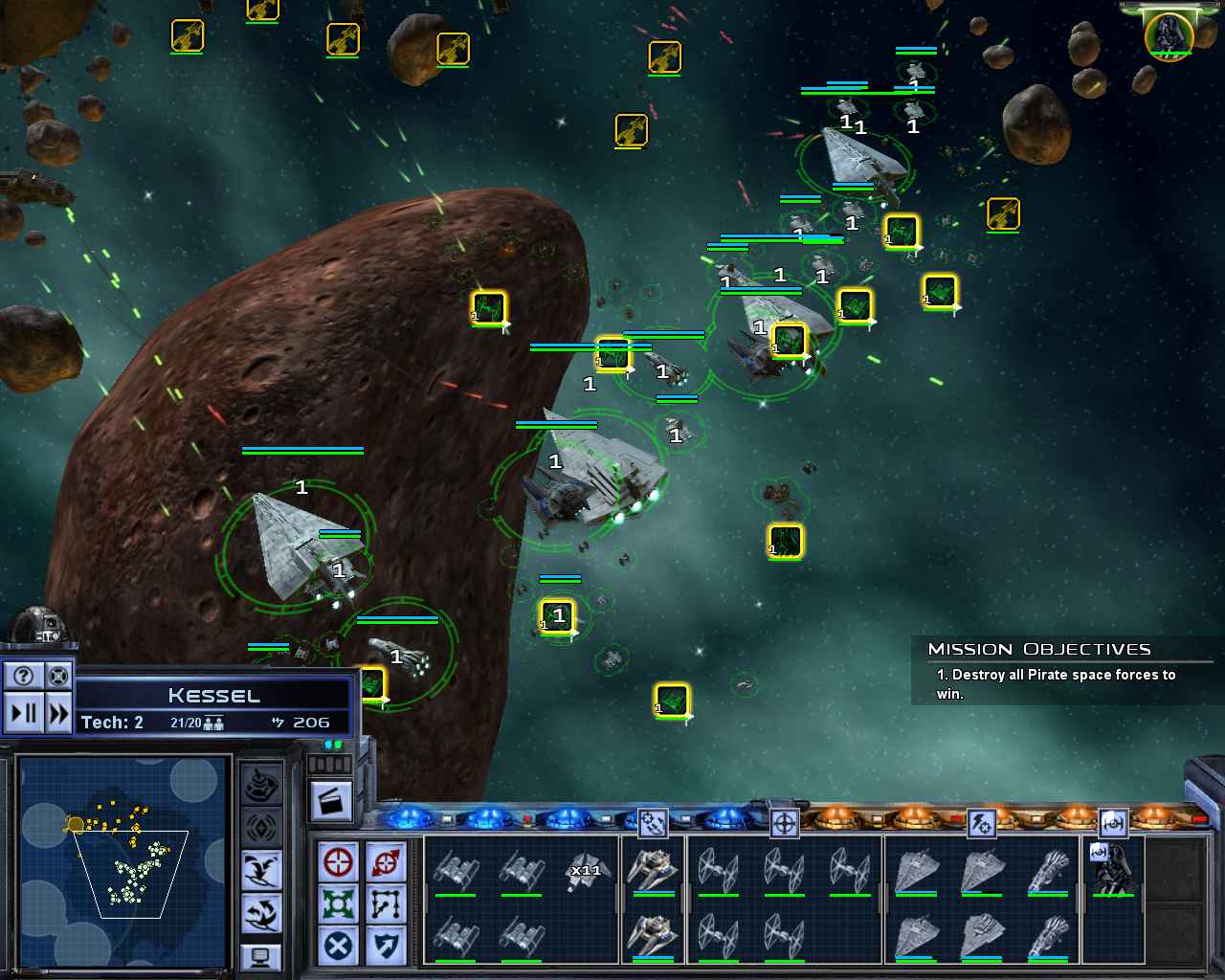Click the round targeting reticle ability icon
The width and height of the screenshot is (1225, 980).
pyautogui.click(x=784, y=822)
